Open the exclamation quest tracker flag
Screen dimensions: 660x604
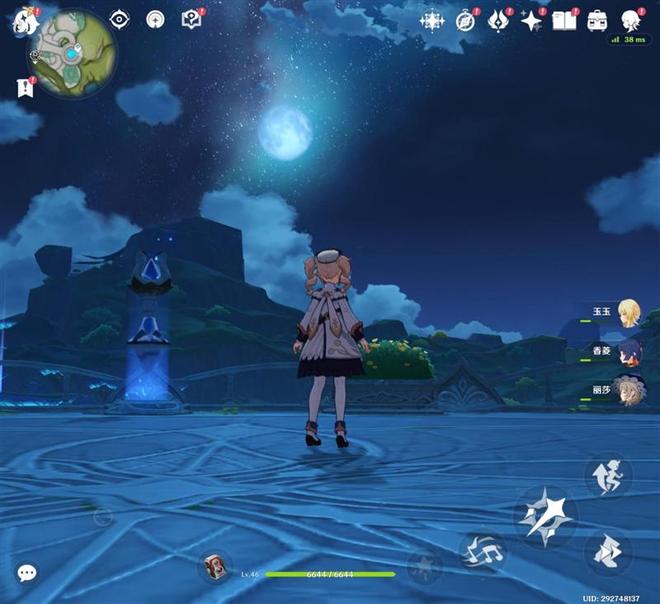[x=25, y=87]
